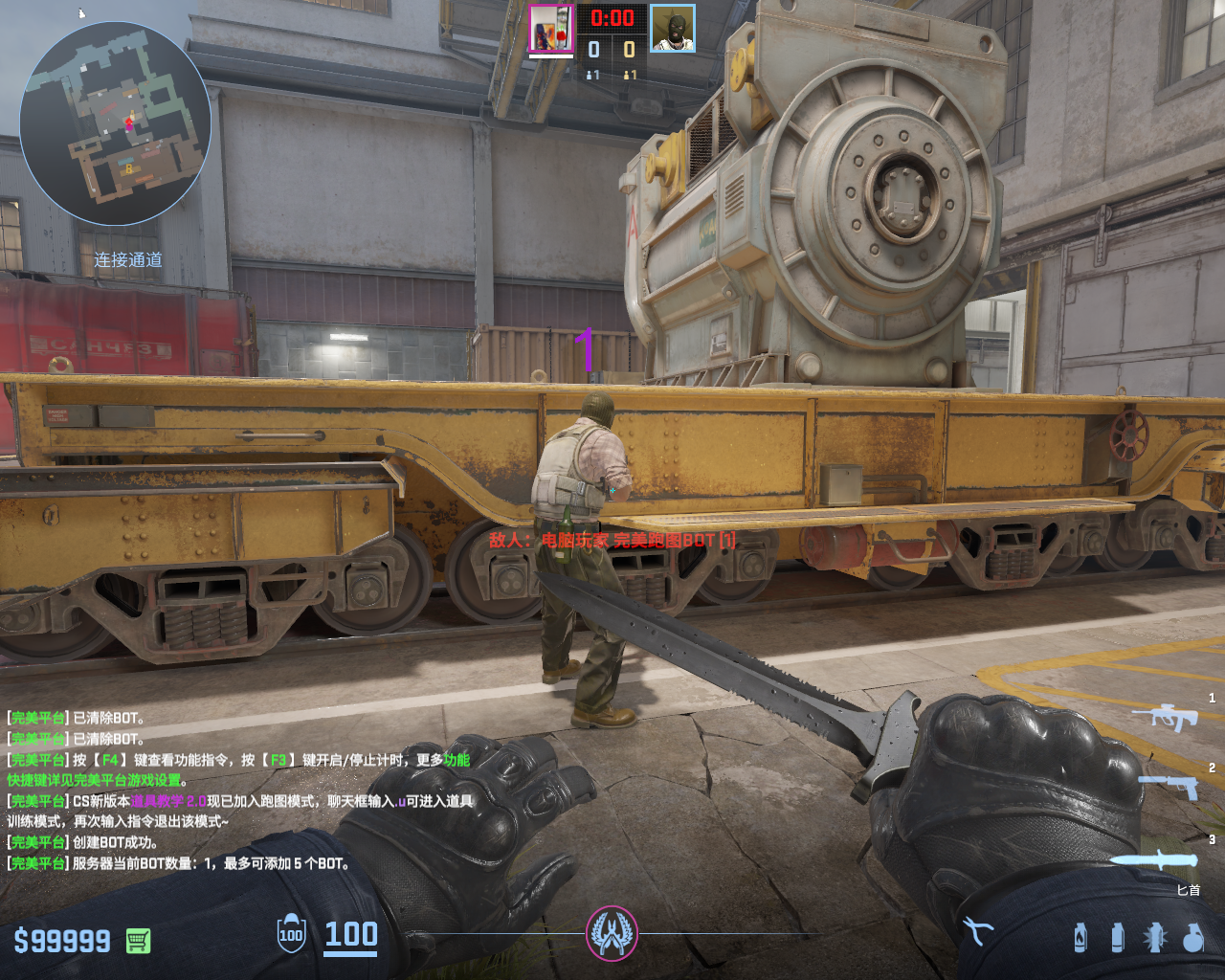Open the green buy menu cart icon
This screenshot has height=980, width=1225.
tap(138, 941)
